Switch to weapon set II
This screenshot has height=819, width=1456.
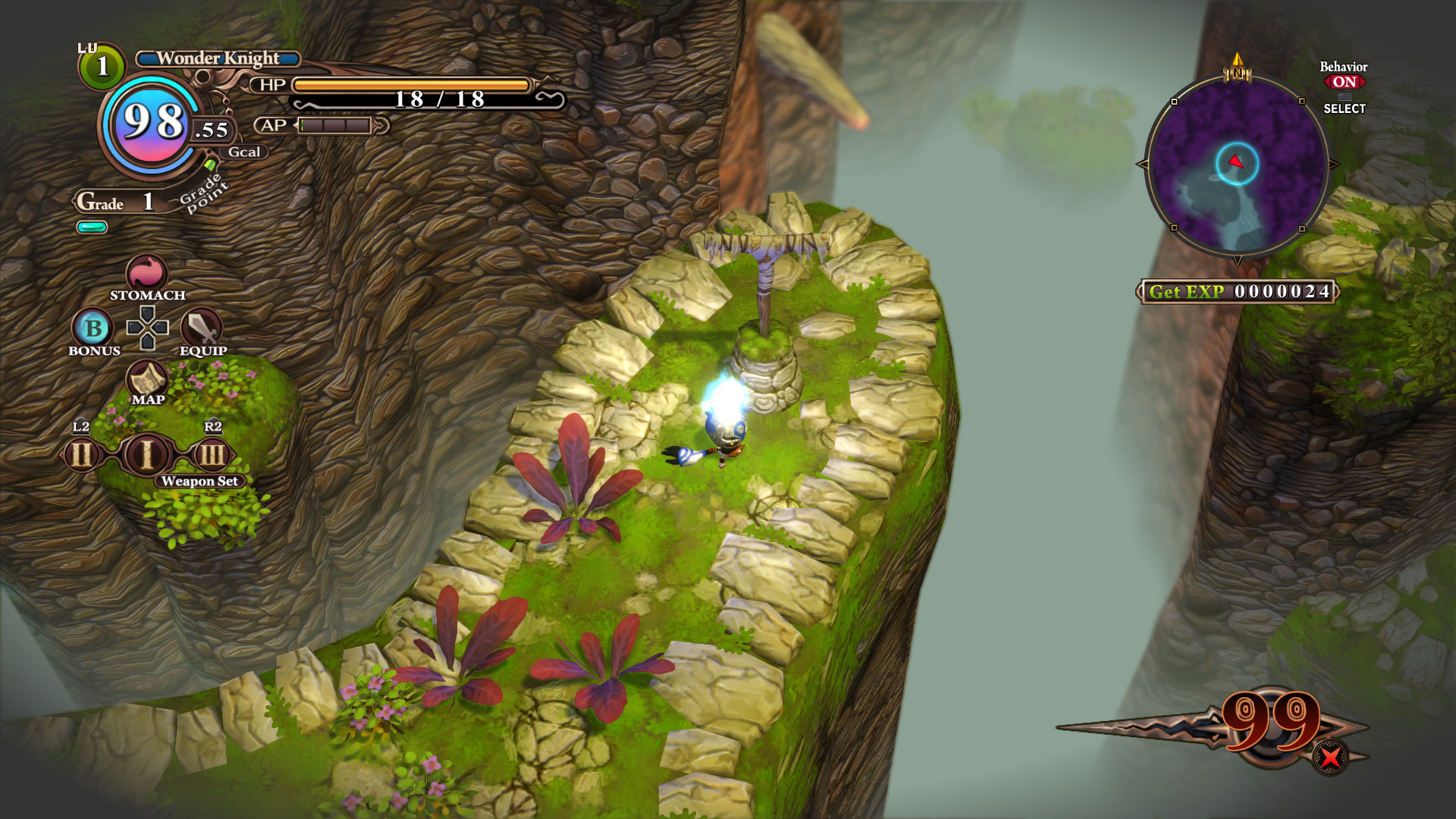click(x=82, y=455)
